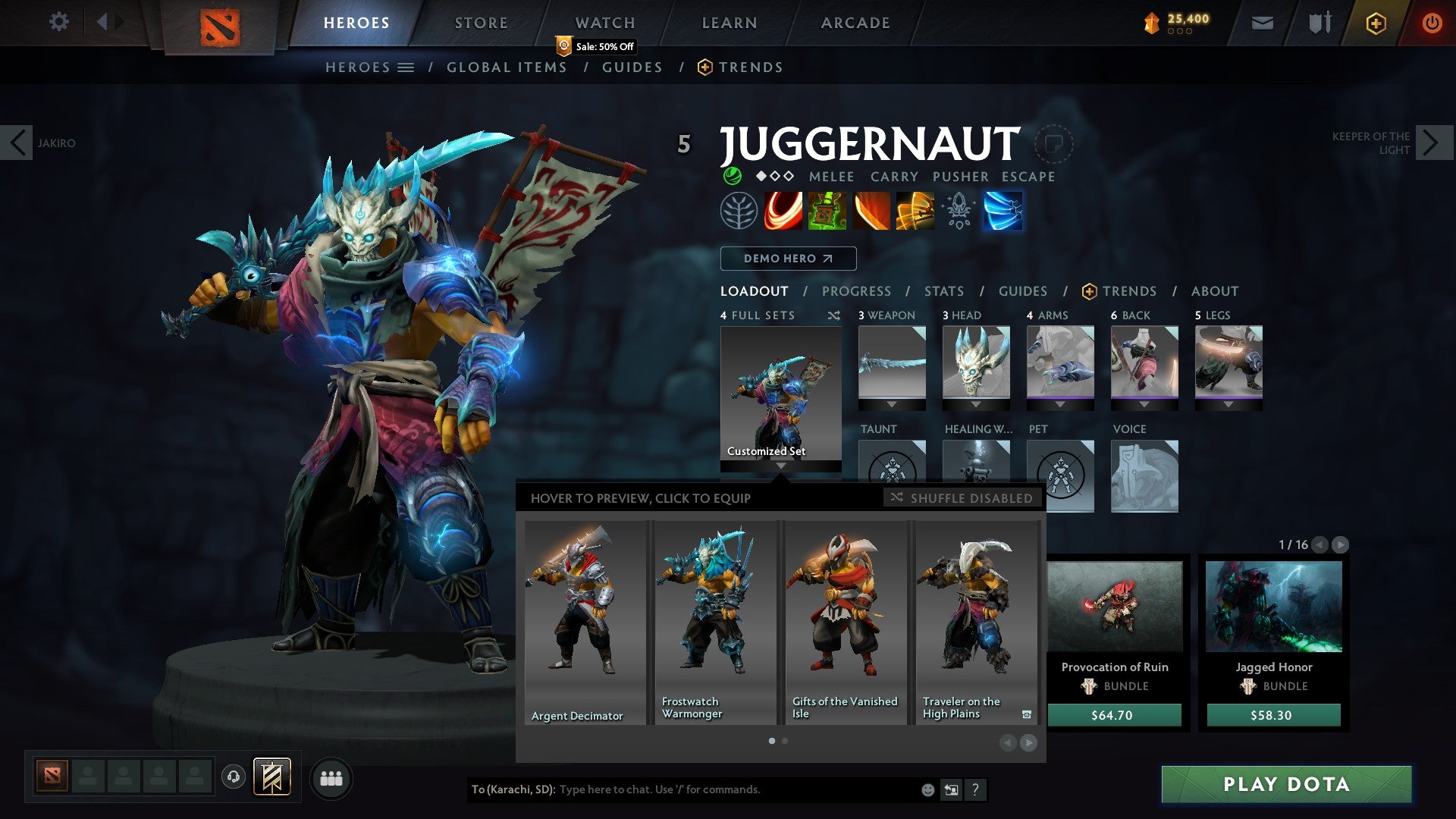Open Dota Plus icon in top bar
Image resolution: width=1456 pixels, height=819 pixels.
(1375, 23)
